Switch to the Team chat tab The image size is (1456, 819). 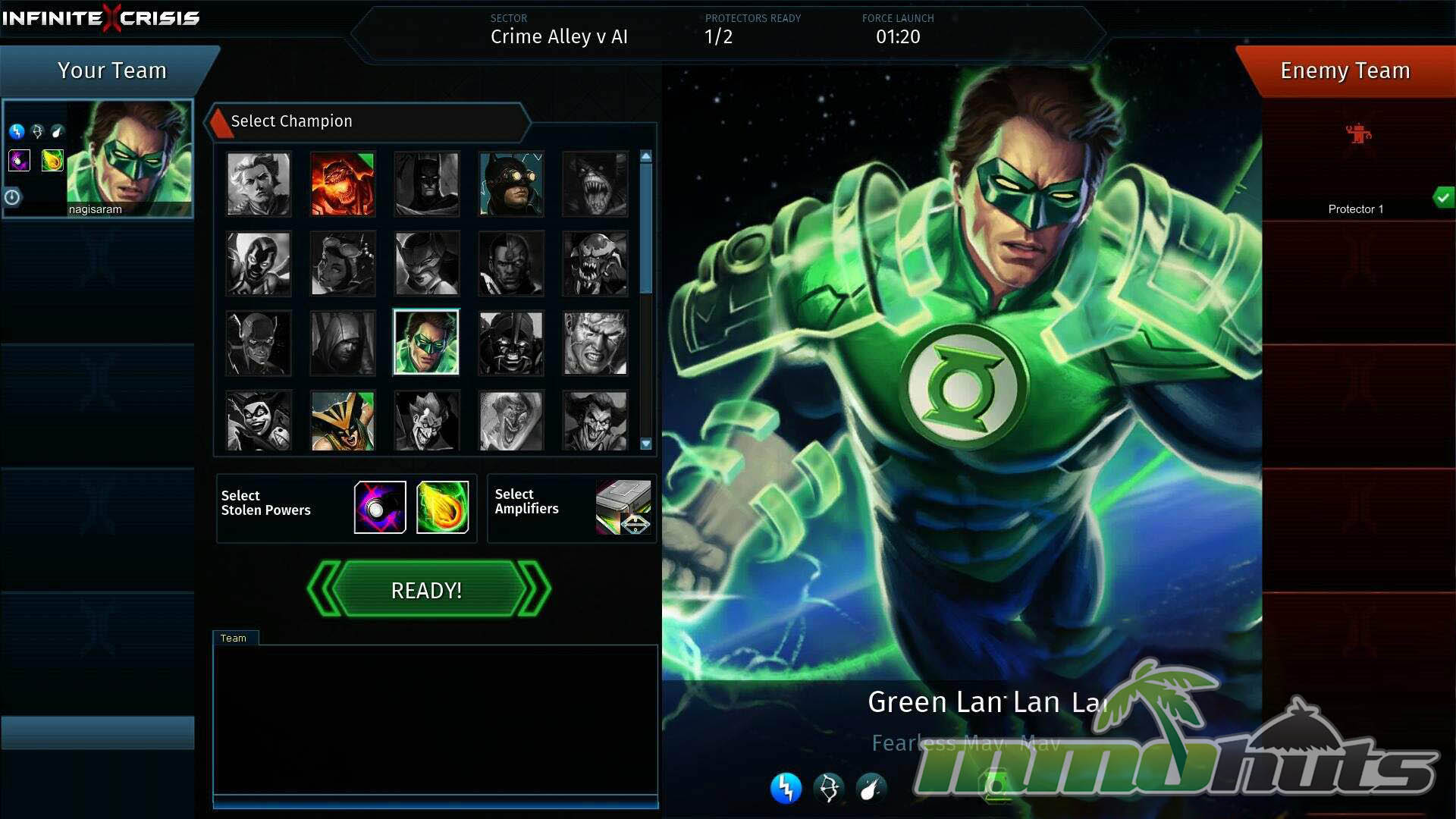click(234, 638)
